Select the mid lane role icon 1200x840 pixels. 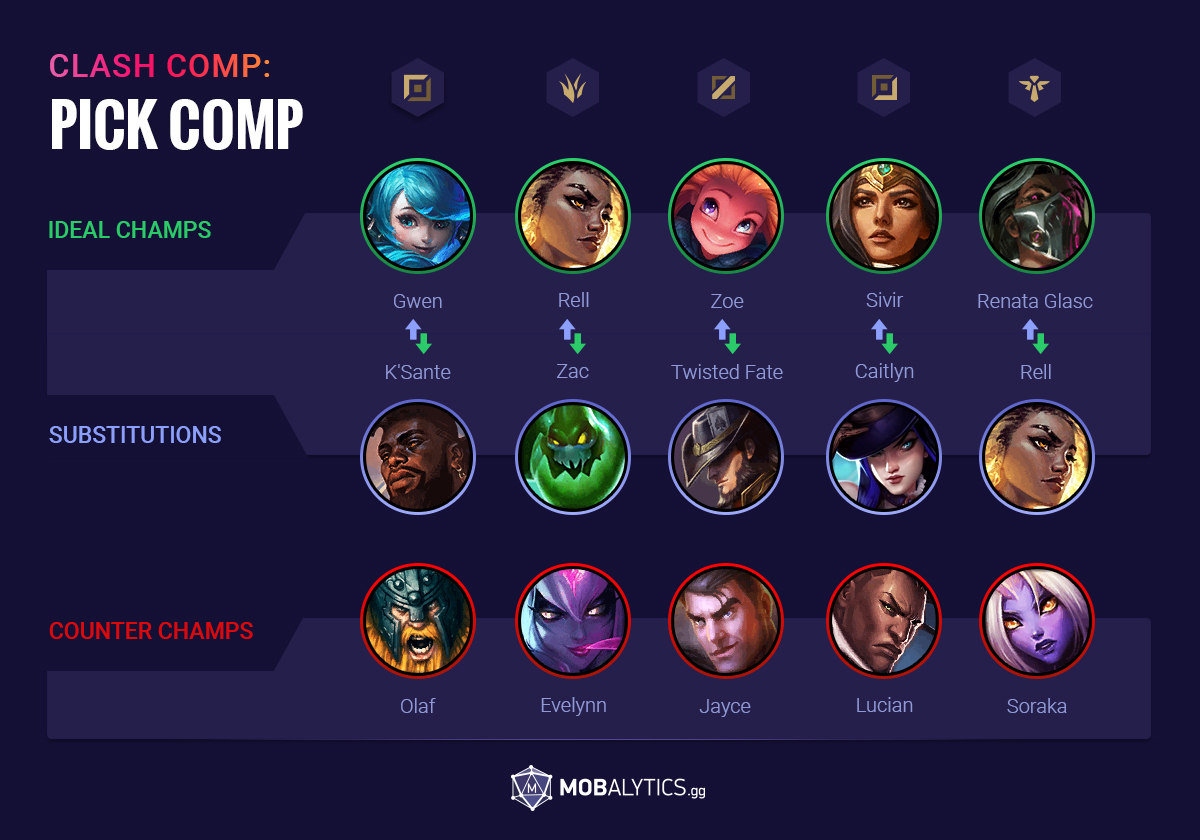point(723,89)
